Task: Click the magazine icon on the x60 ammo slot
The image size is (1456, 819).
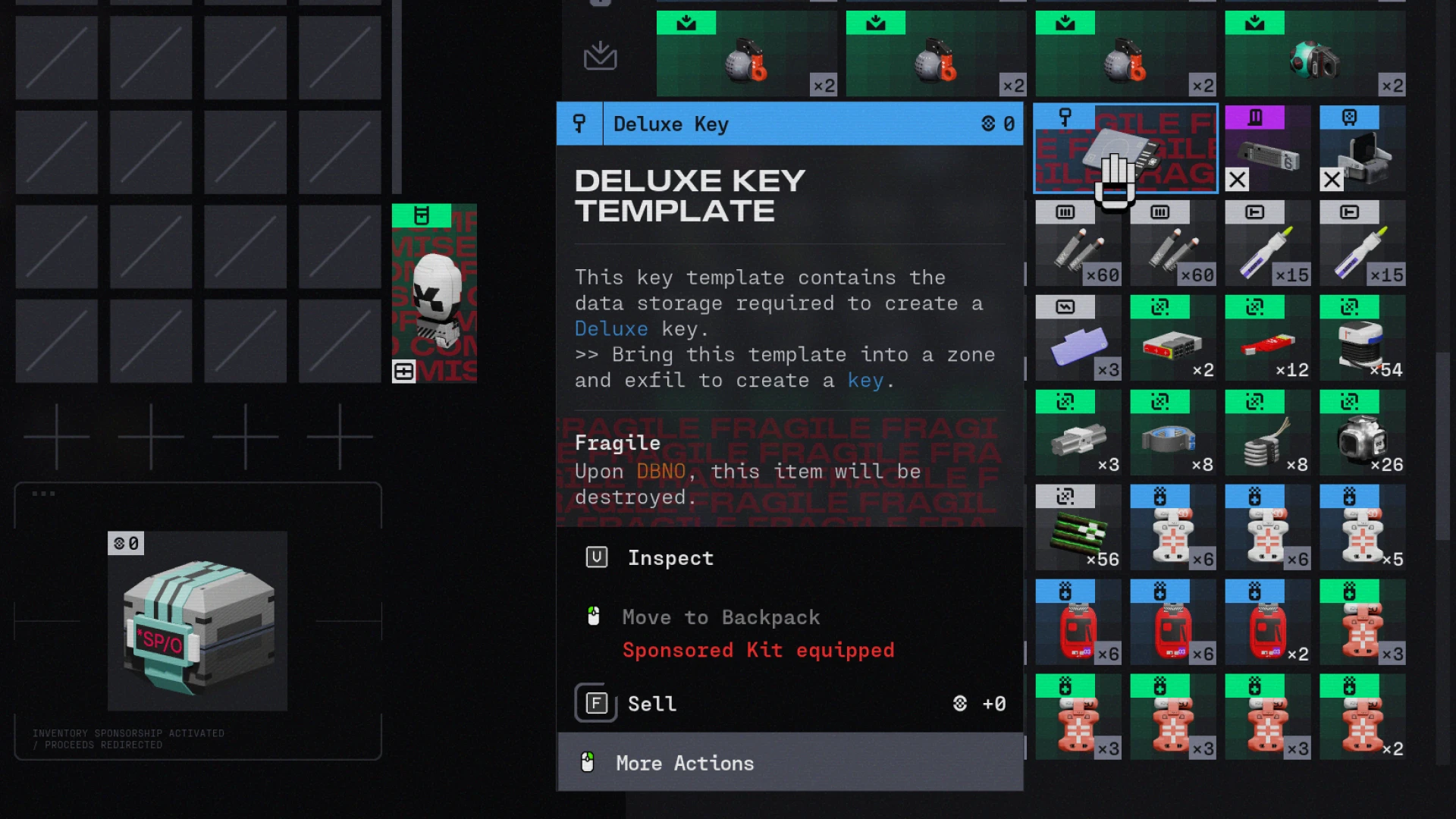Action: click(x=1066, y=212)
